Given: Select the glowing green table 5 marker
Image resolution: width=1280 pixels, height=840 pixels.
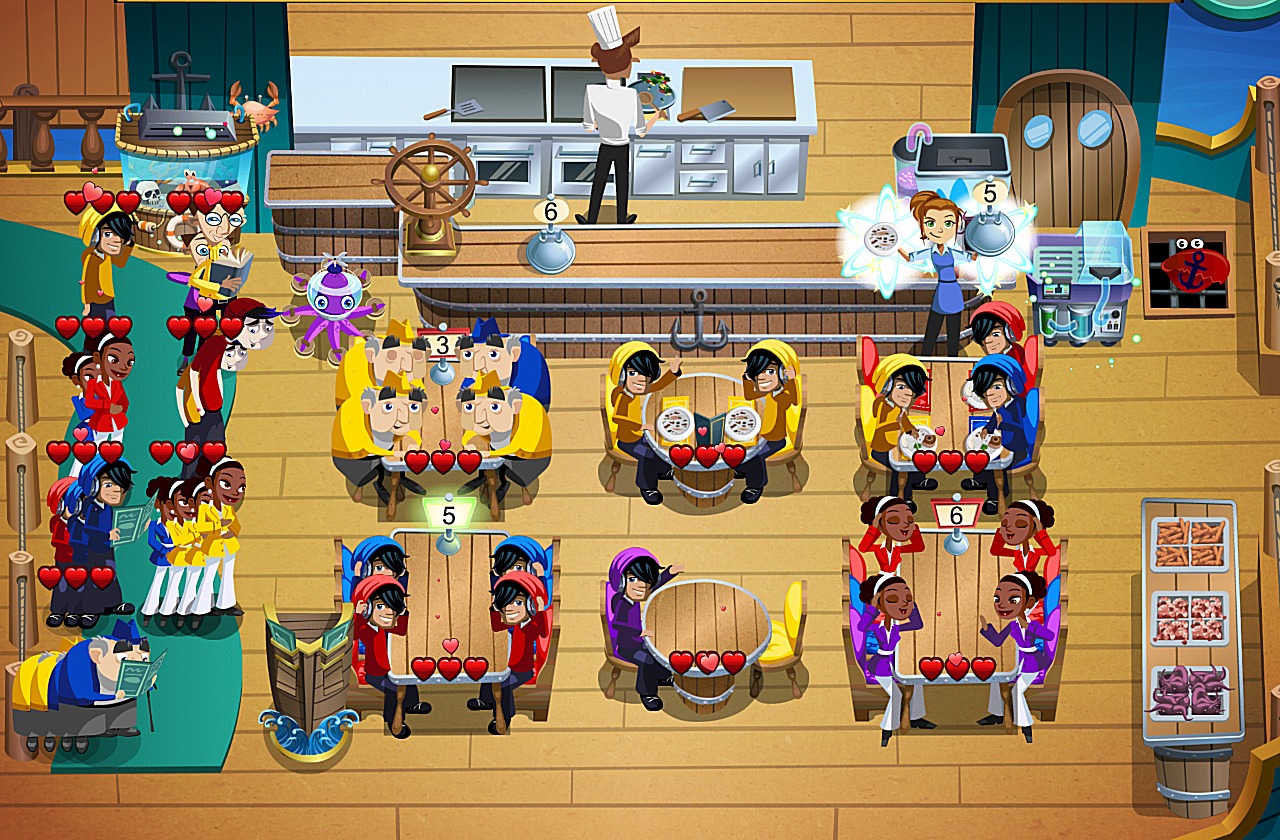Looking at the screenshot, I should coord(449,516).
